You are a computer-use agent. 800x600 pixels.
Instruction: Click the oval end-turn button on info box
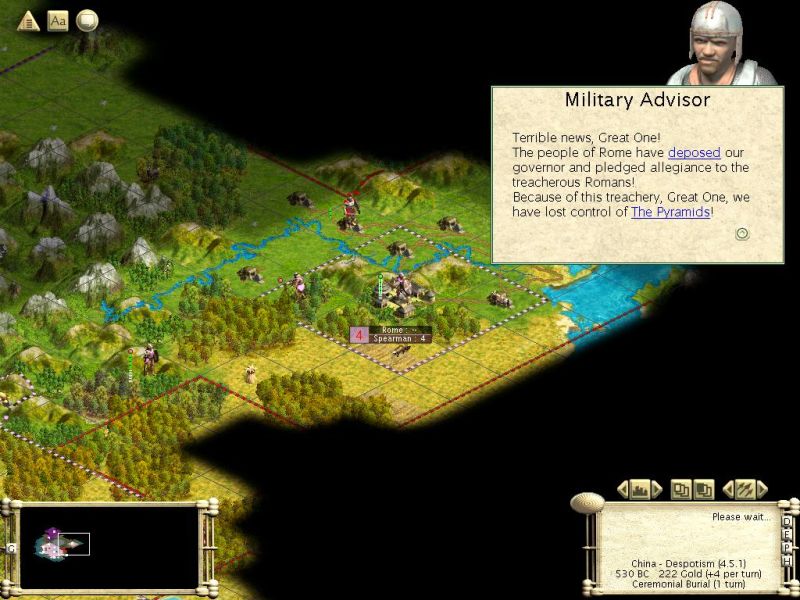pos(585,504)
